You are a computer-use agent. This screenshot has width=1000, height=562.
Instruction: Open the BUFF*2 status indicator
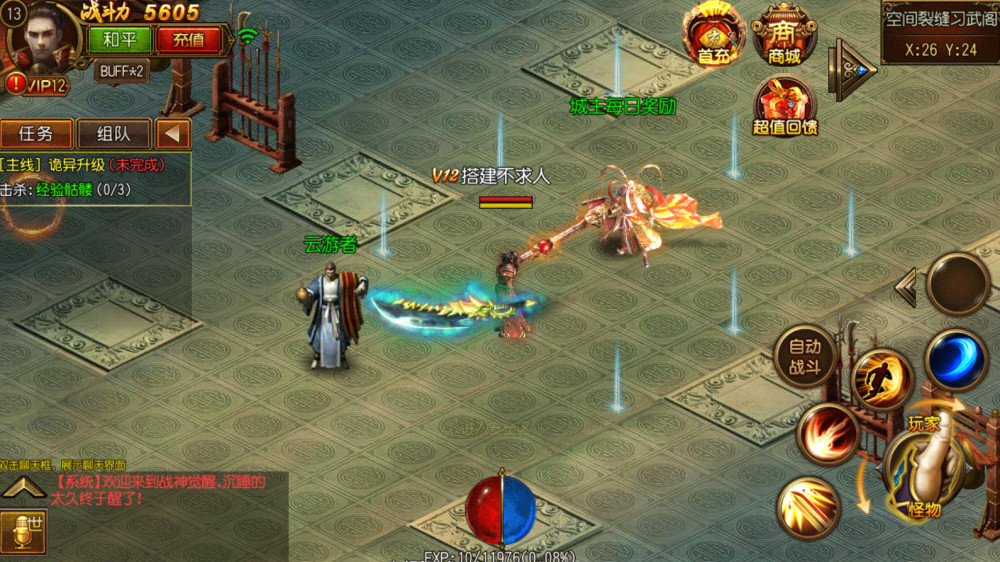click(122, 71)
